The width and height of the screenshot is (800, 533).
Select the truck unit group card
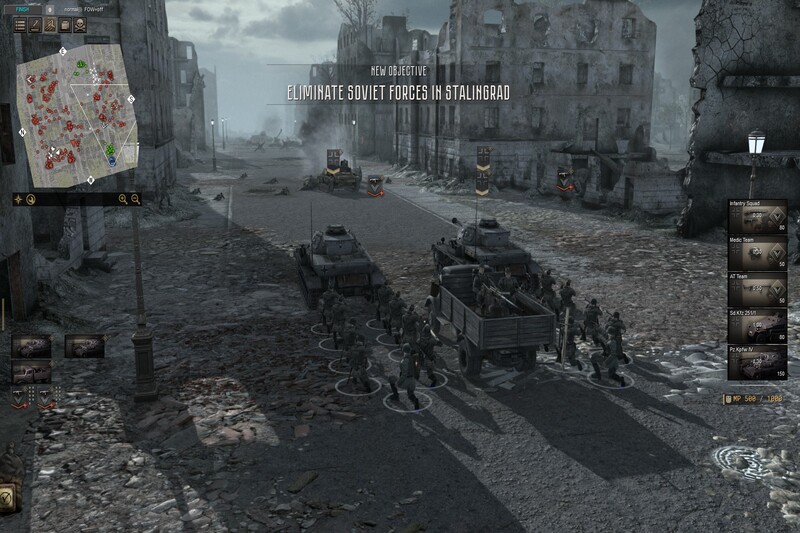click(30, 372)
